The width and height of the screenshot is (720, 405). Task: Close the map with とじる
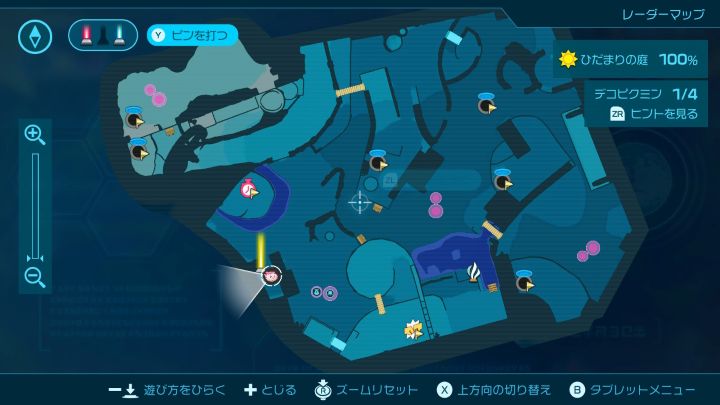[270, 389]
